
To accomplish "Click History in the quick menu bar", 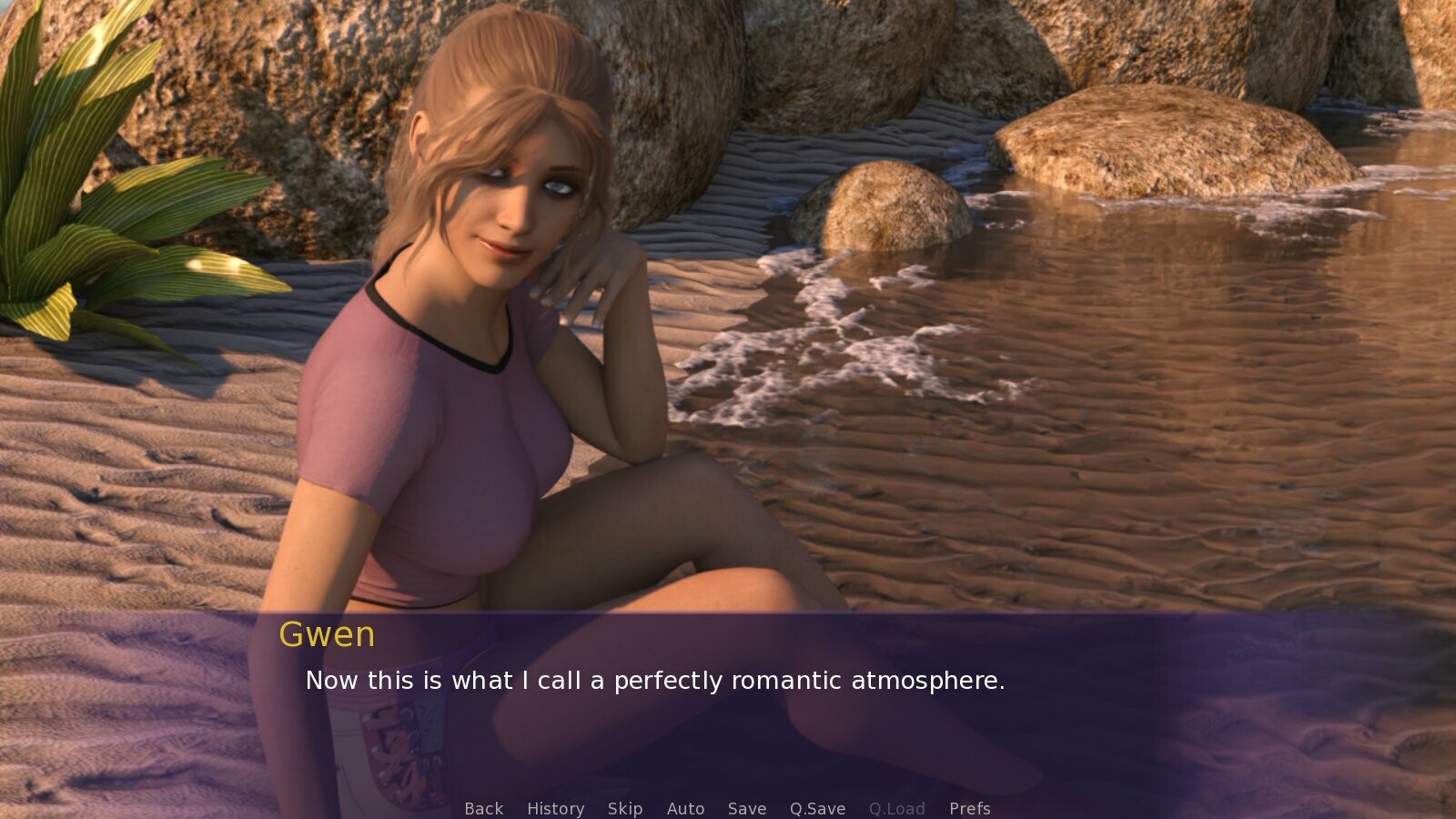I will [555, 808].
